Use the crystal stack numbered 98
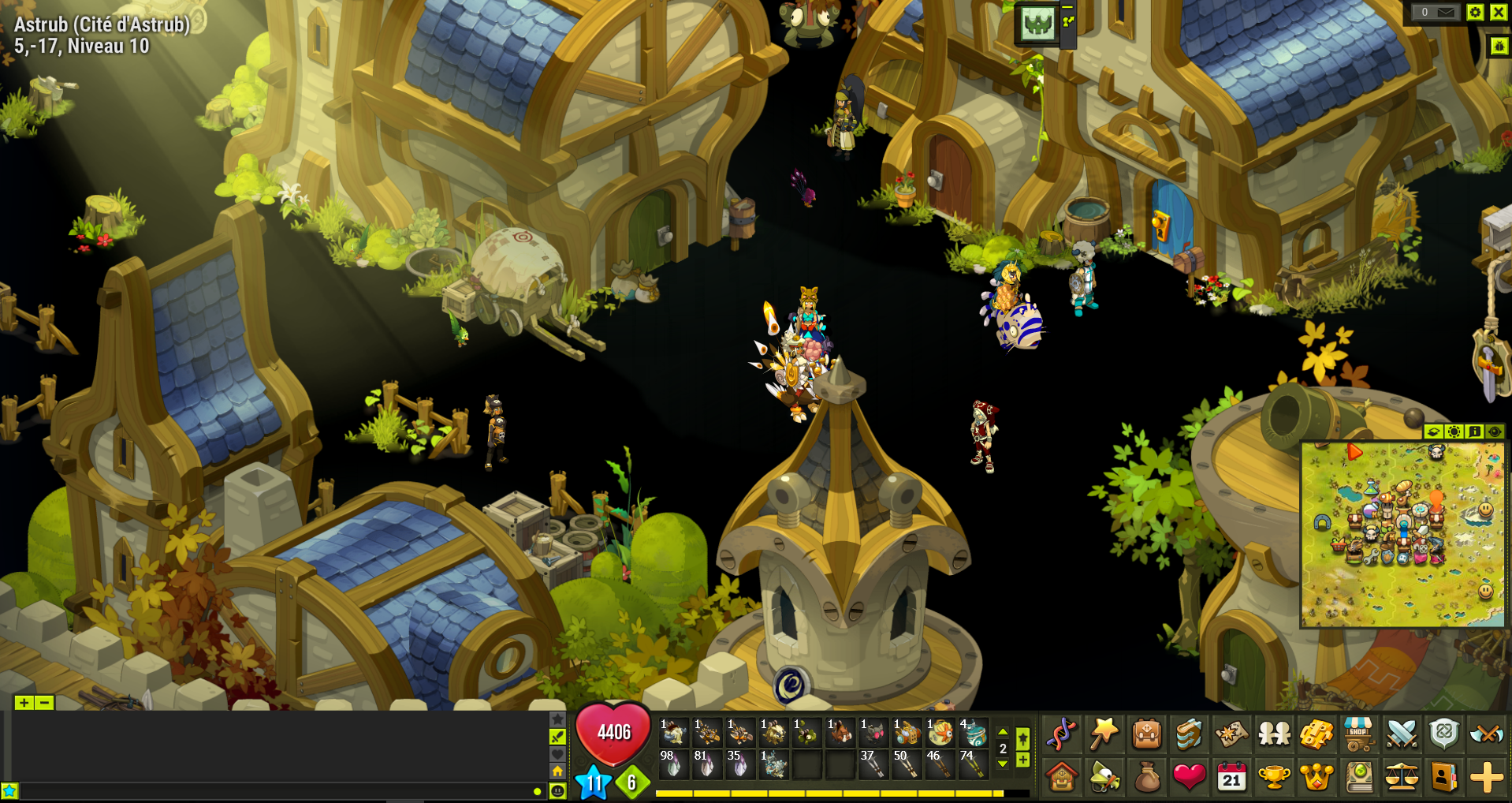 click(672, 764)
